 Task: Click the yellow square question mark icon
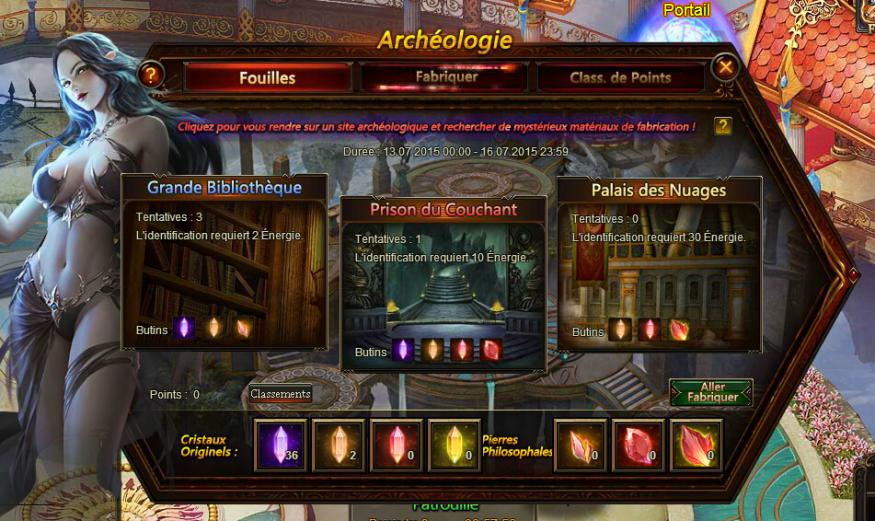coord(723,126)
